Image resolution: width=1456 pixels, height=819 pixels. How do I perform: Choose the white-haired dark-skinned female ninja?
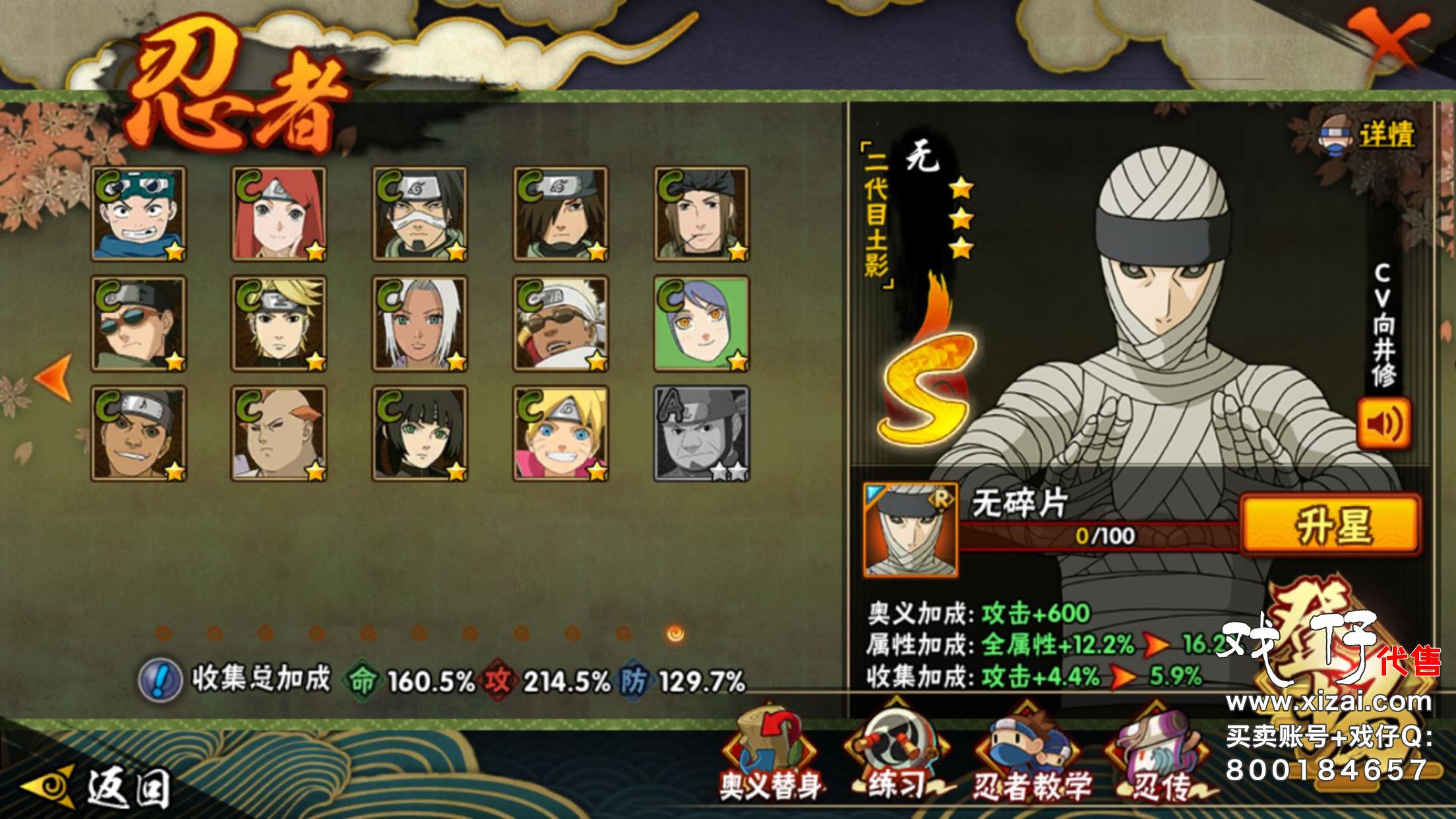pos(419,324)
